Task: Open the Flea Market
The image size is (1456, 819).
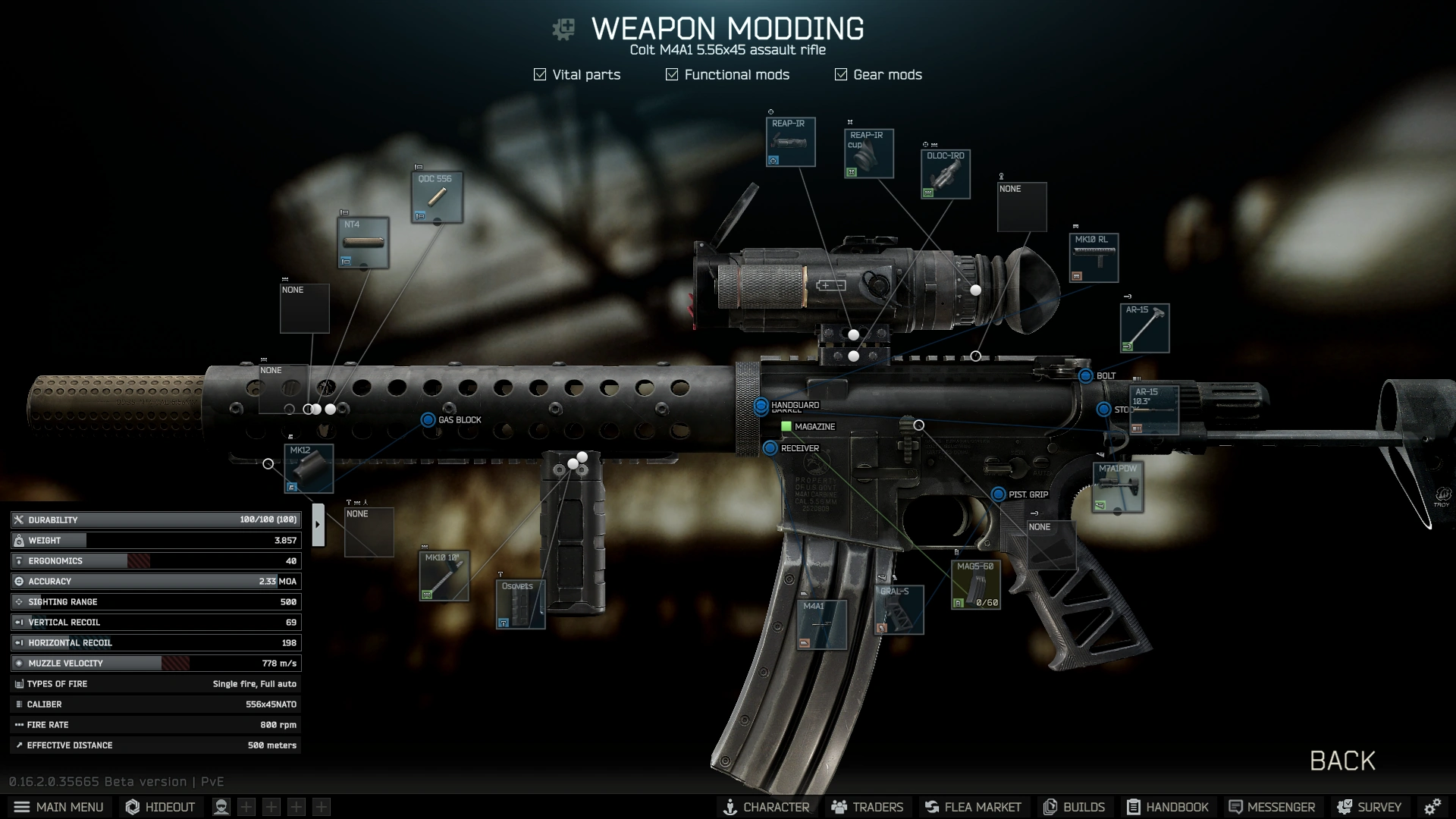Action: pos(973,807)
